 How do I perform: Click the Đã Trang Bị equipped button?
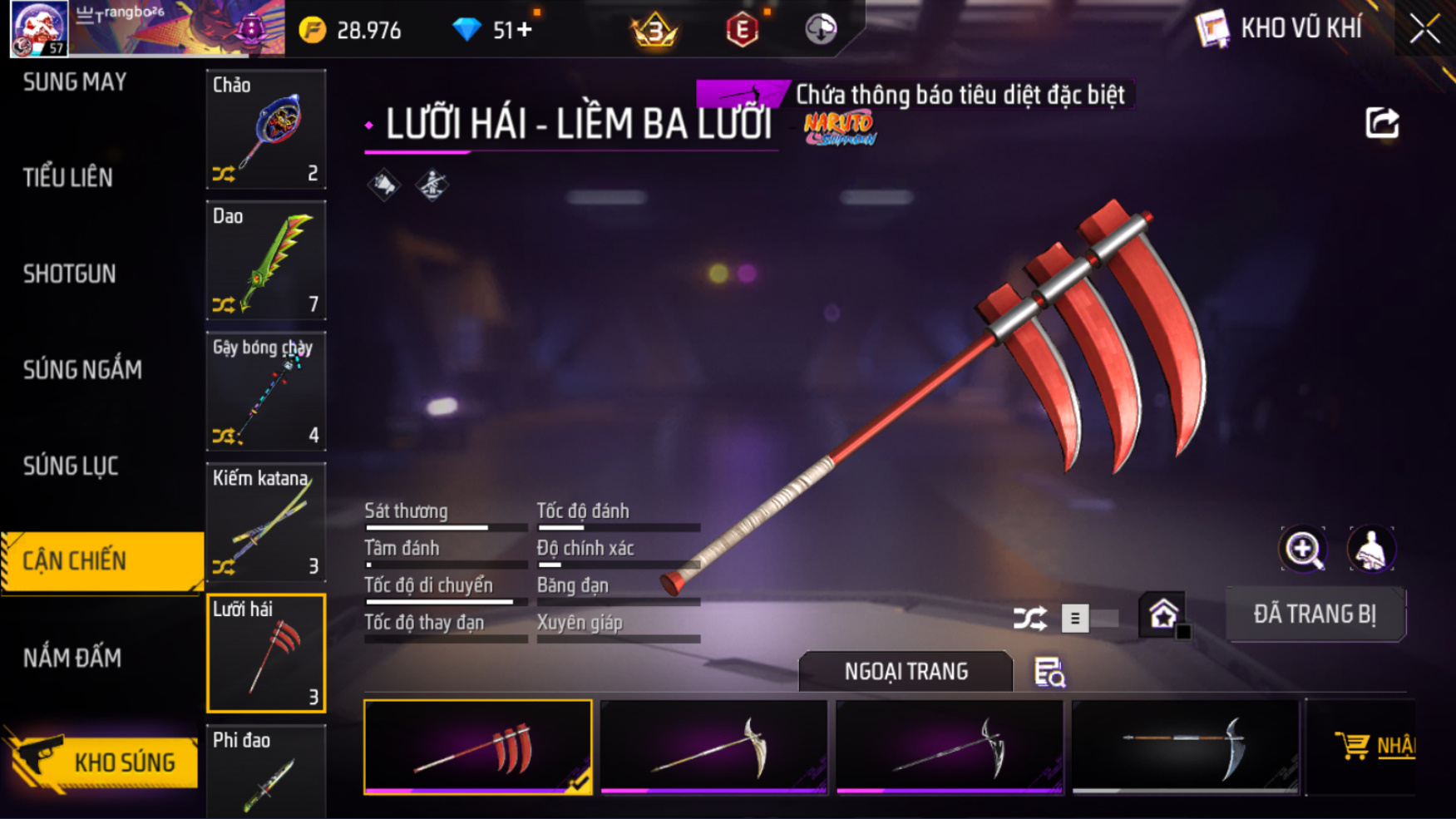(x=1315, y=614)
